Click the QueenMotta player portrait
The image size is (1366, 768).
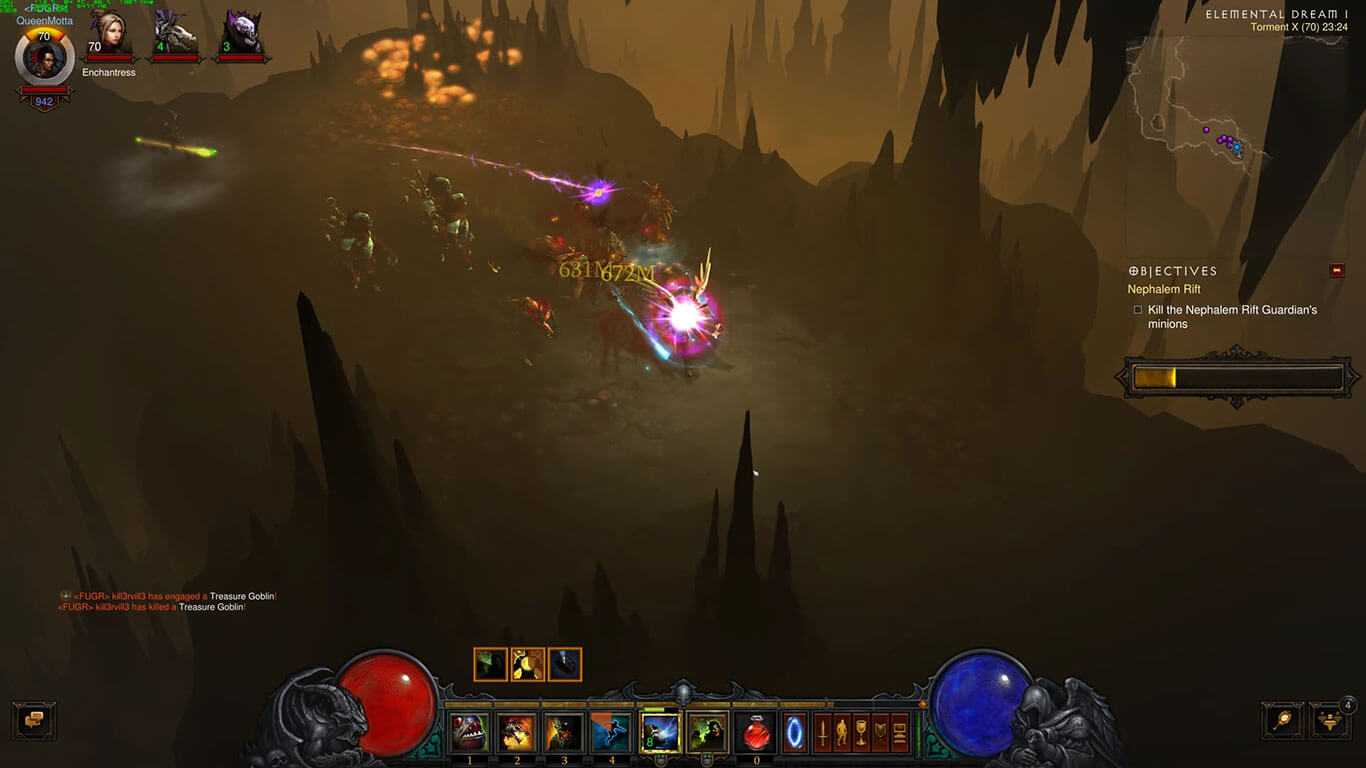coord(44,56)
